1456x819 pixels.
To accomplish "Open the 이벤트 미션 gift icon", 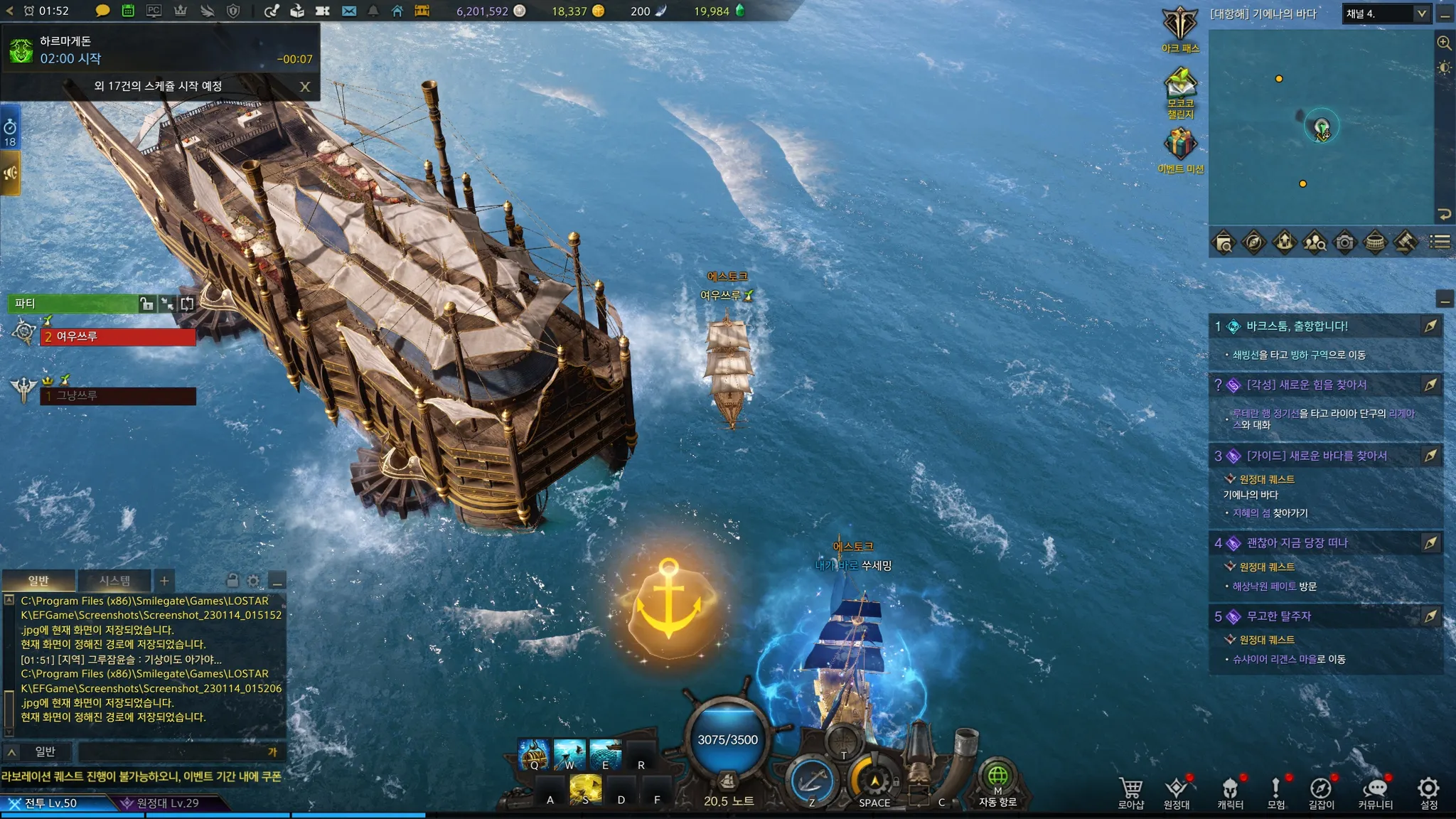I will click(x=1180, y=147).
